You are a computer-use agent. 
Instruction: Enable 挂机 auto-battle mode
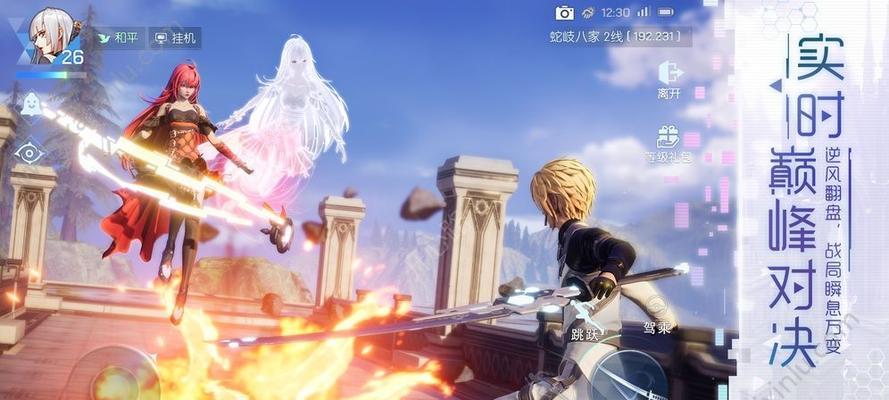pyautogui.click(x=176, y=38)
